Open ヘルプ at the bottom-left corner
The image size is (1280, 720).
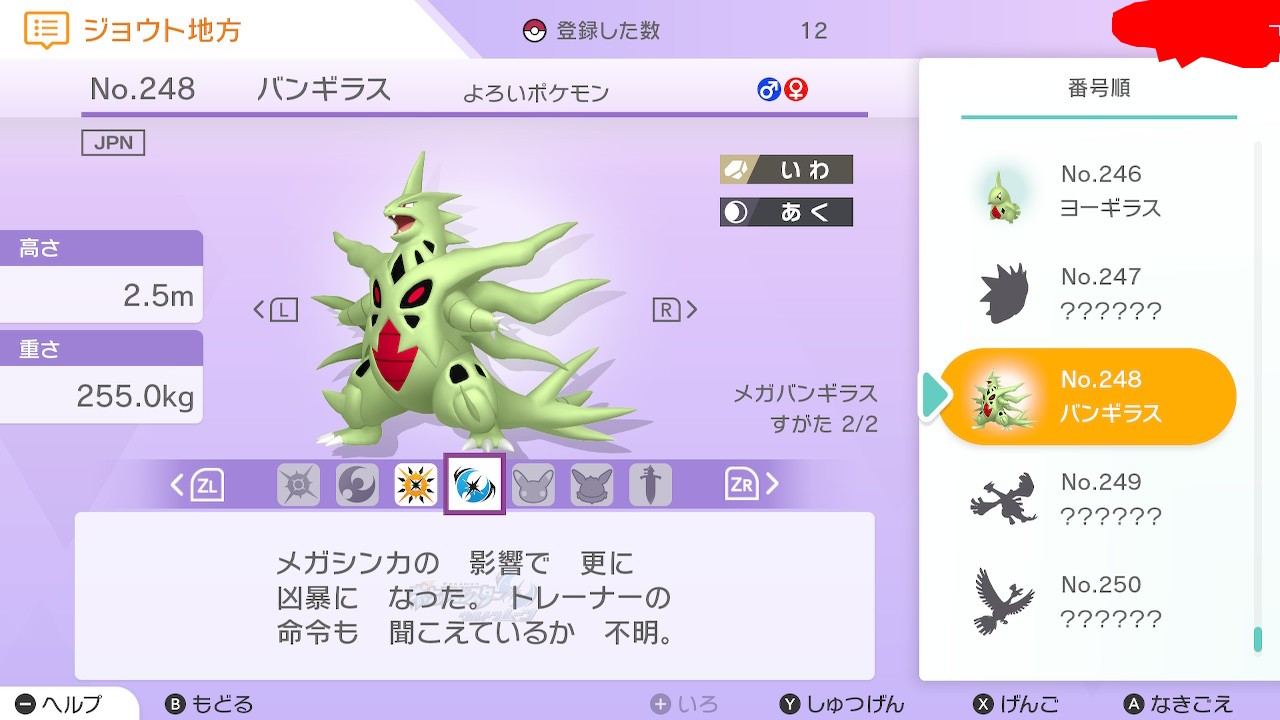coord(60,704)
